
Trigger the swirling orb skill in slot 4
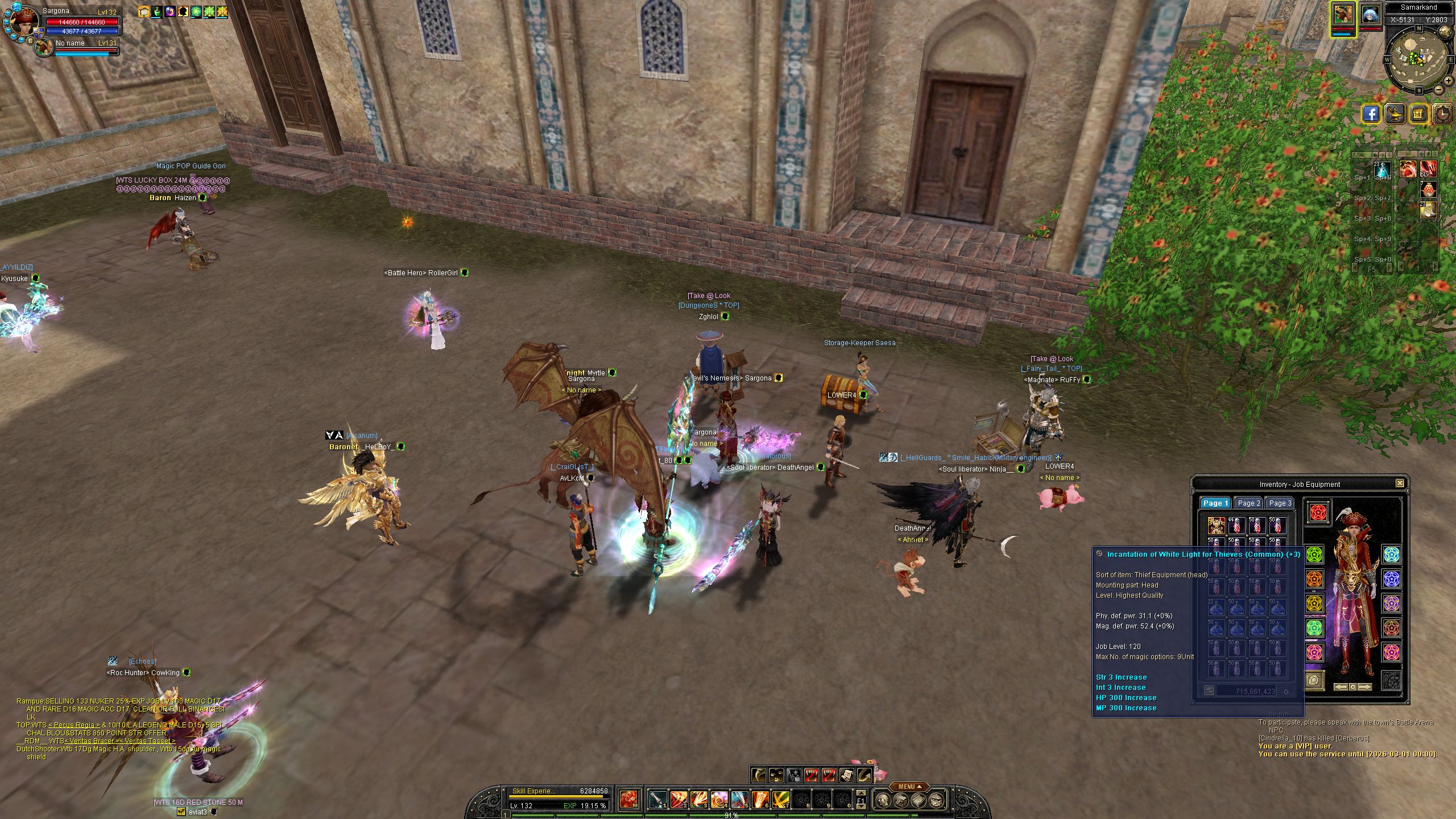tap(719, 800)
